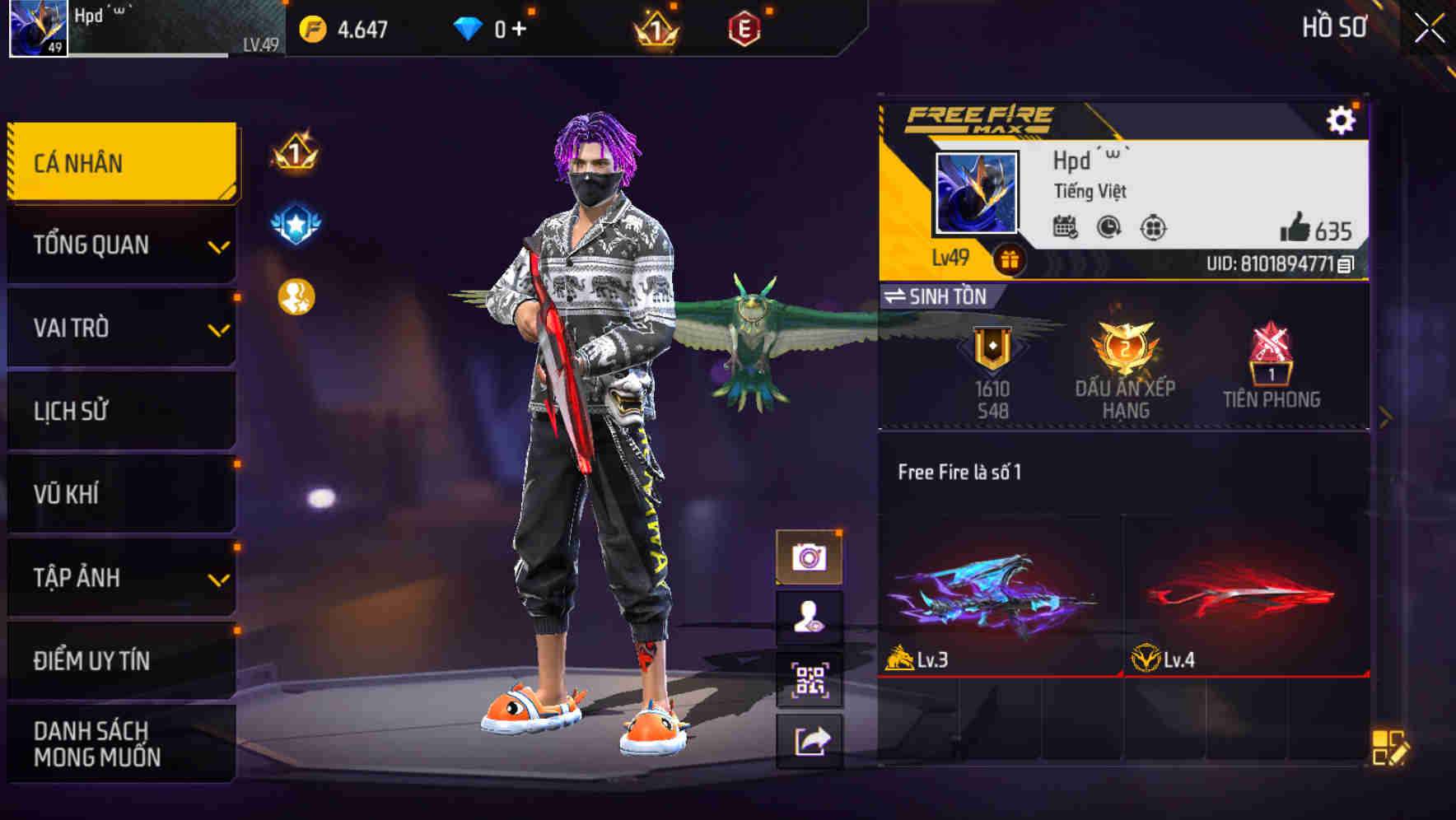Image resolution: width=1456 pixels, height=820 pixels.
Task: Open the VŨ KHÍ tab
Action: [121, 495]
